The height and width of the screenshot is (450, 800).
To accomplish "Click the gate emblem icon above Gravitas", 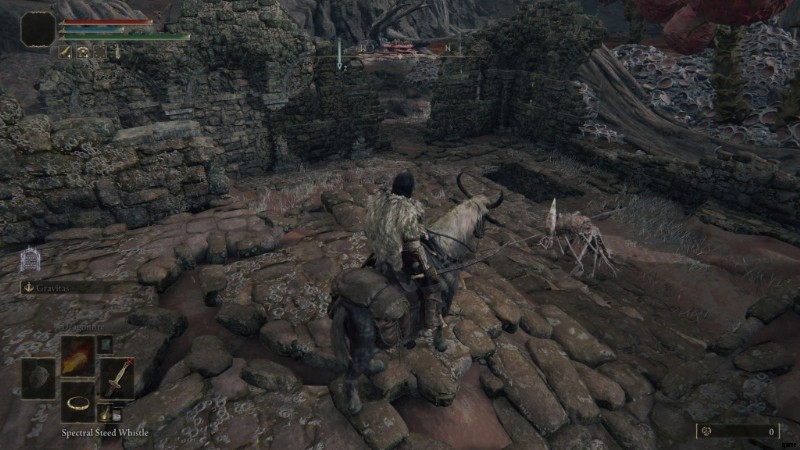I will point(30,260).
